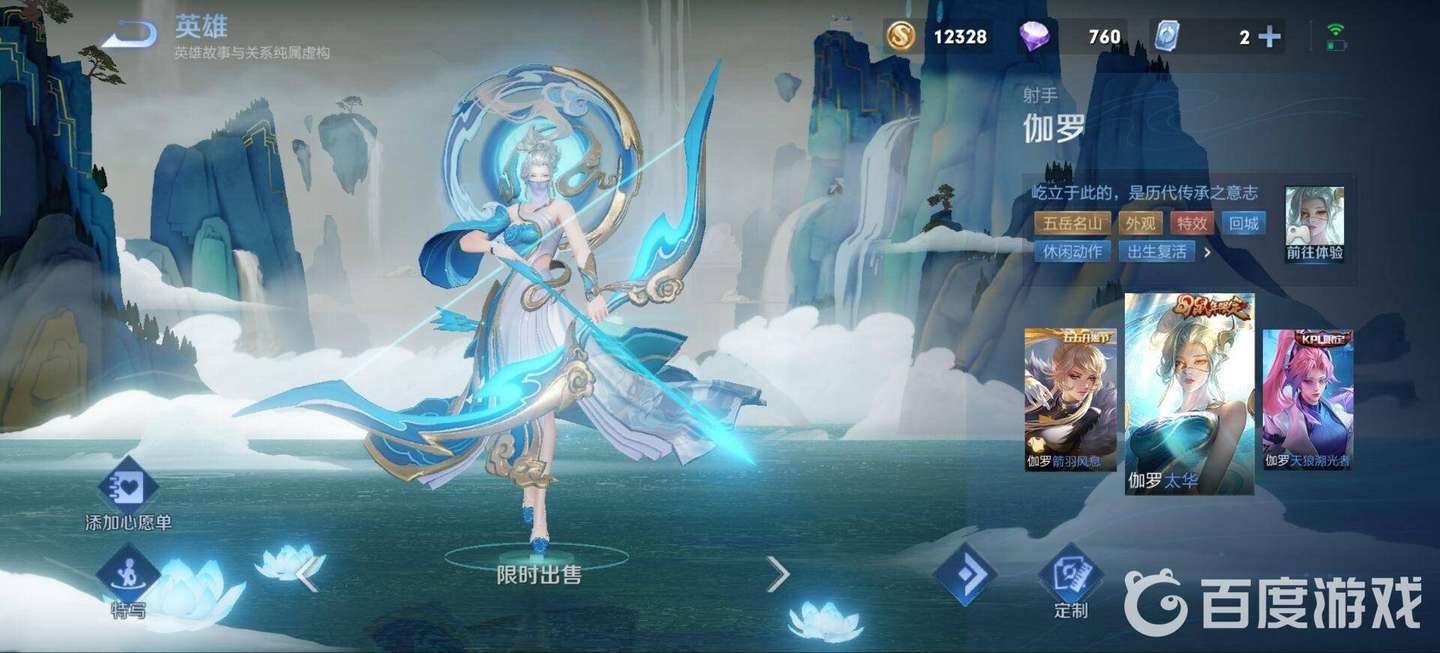
Task: Click the diamond arrow icon beside 定制
Action: 965,577
